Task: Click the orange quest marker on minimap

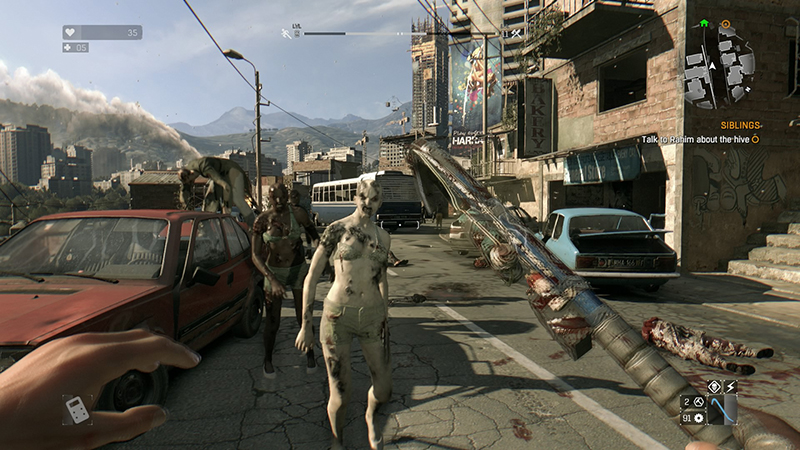Action: pos(727,23)
